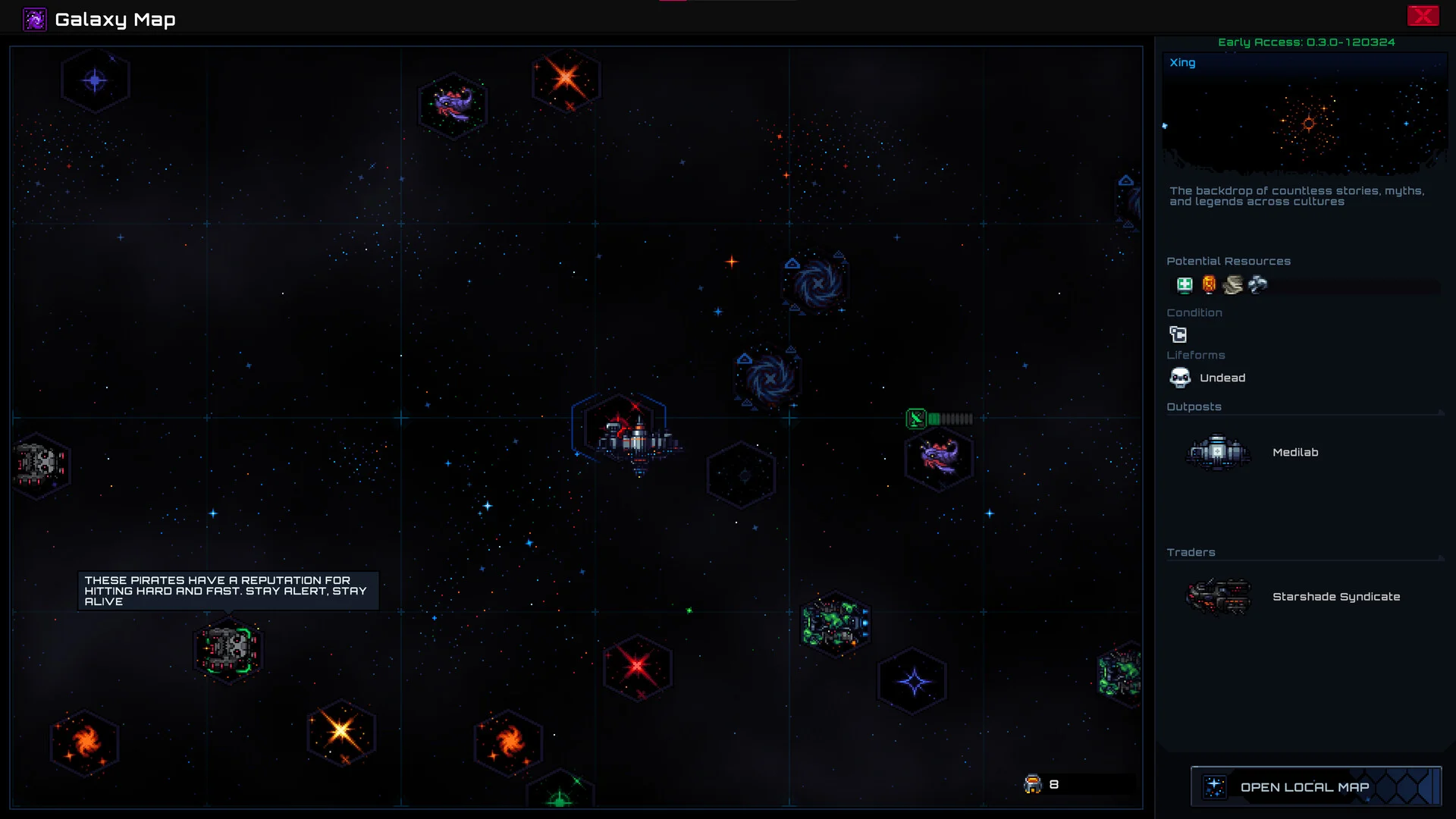
Task: Select the blue star hexagon in the top-left
Action: tap(95, 80)
